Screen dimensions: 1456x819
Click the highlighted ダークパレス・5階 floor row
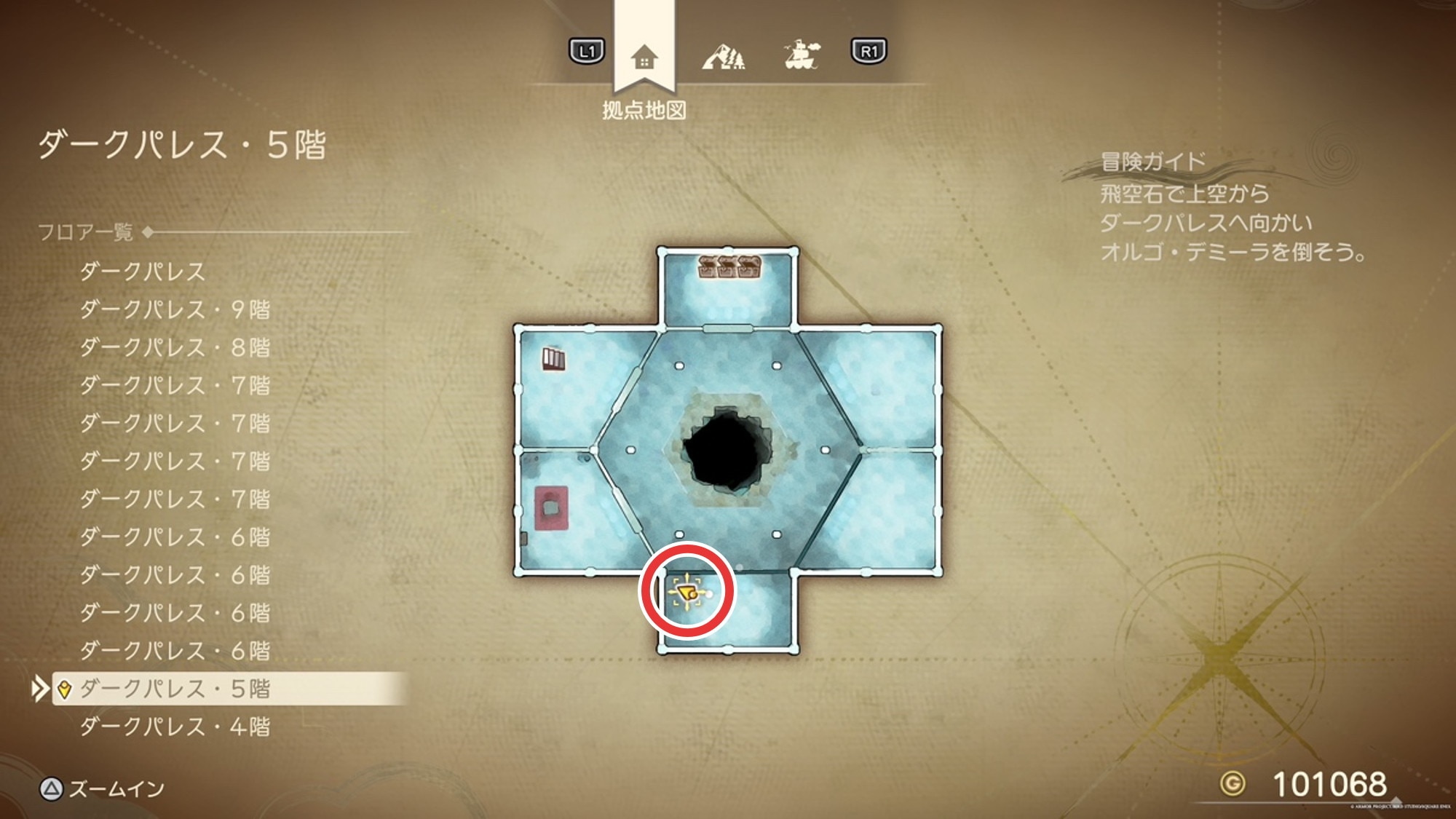coord(175,688)
